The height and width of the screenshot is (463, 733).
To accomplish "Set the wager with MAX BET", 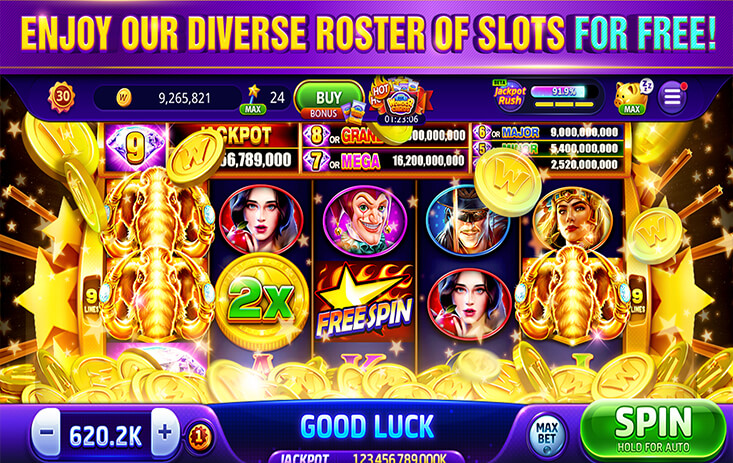I will [547, 435].
